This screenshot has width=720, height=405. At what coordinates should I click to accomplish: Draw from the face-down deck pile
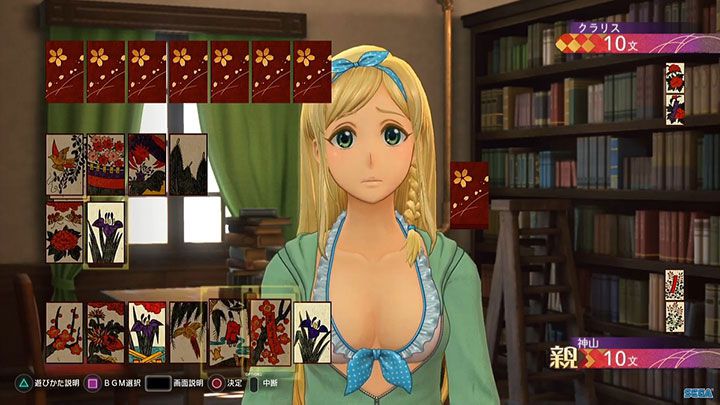469,195
